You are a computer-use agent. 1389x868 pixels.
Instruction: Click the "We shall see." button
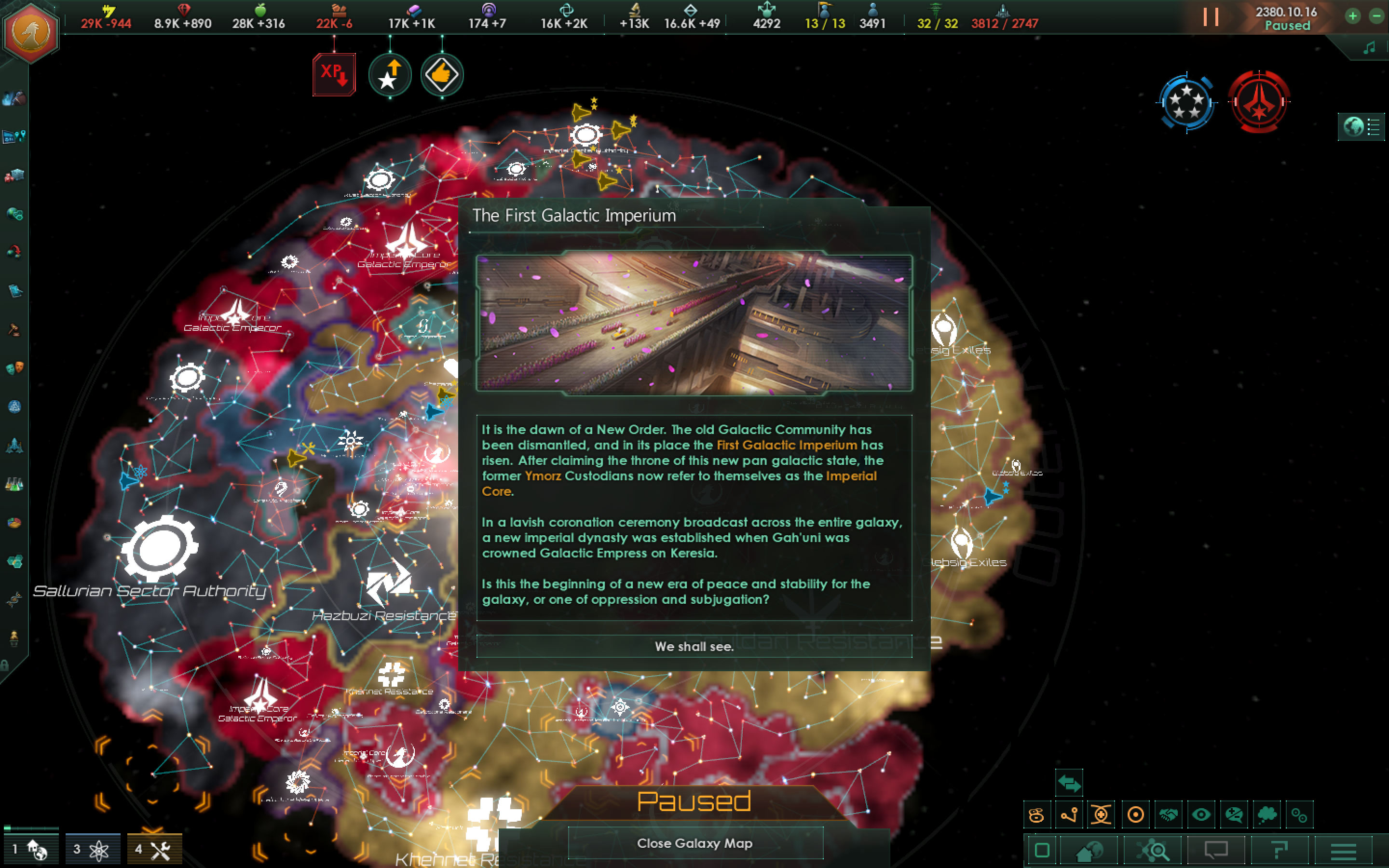[x=694, y=647]
